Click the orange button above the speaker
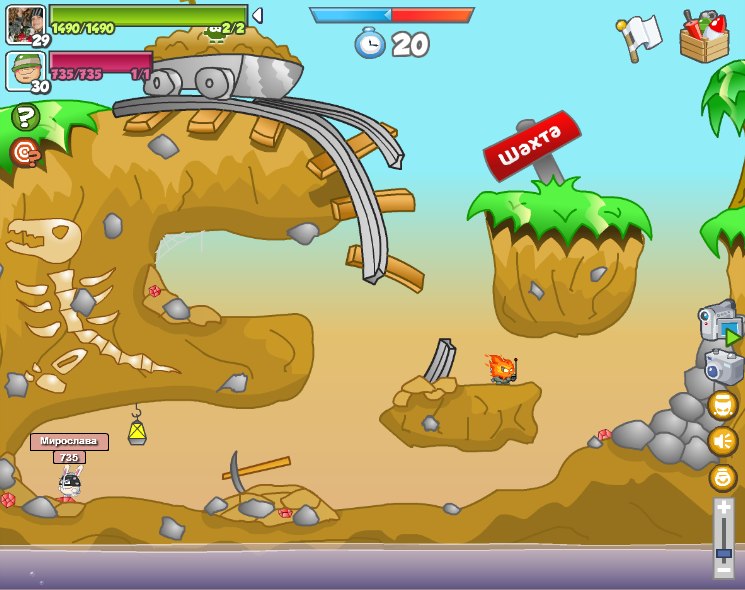 coord(722,405)
